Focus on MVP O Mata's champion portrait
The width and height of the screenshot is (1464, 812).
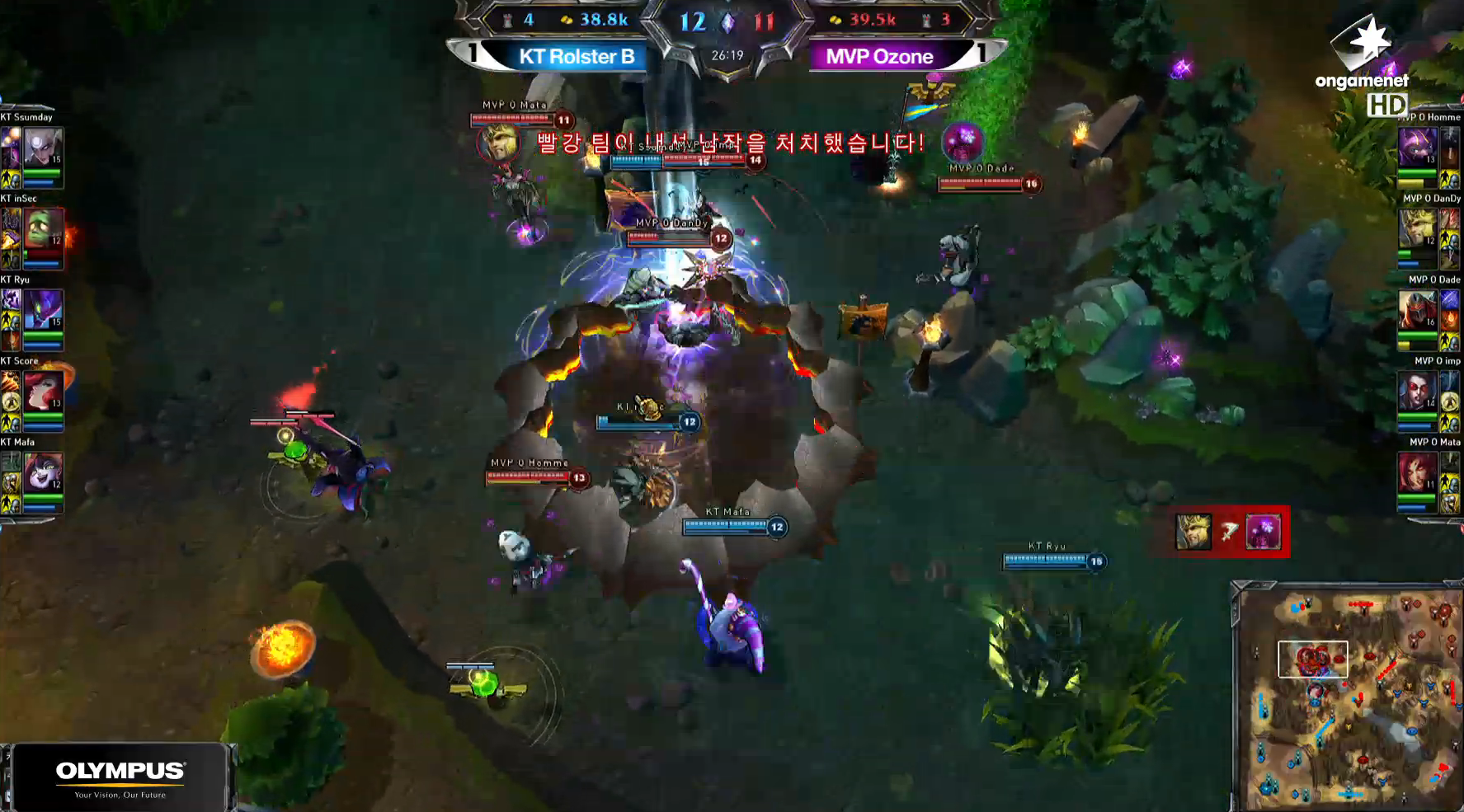1417,472
